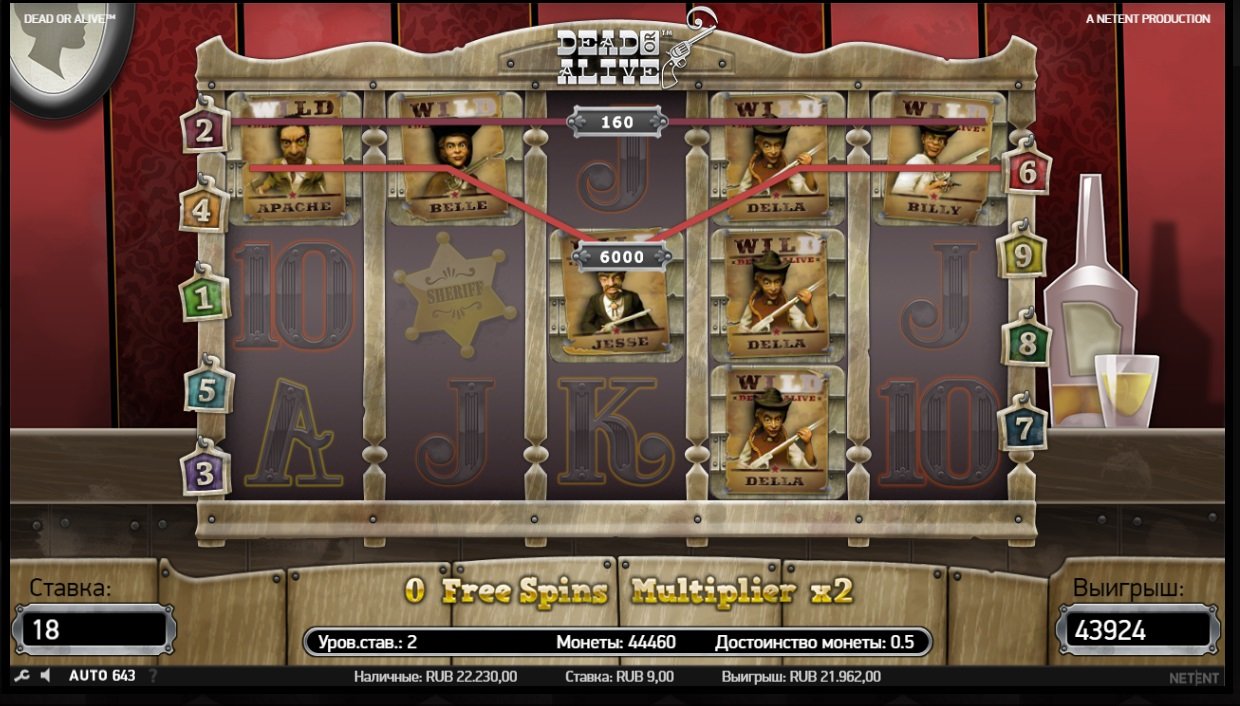This screenshot has height=706, width=1240.
Task: Select bet line tag number 5
Action: [x=207, y=390]
